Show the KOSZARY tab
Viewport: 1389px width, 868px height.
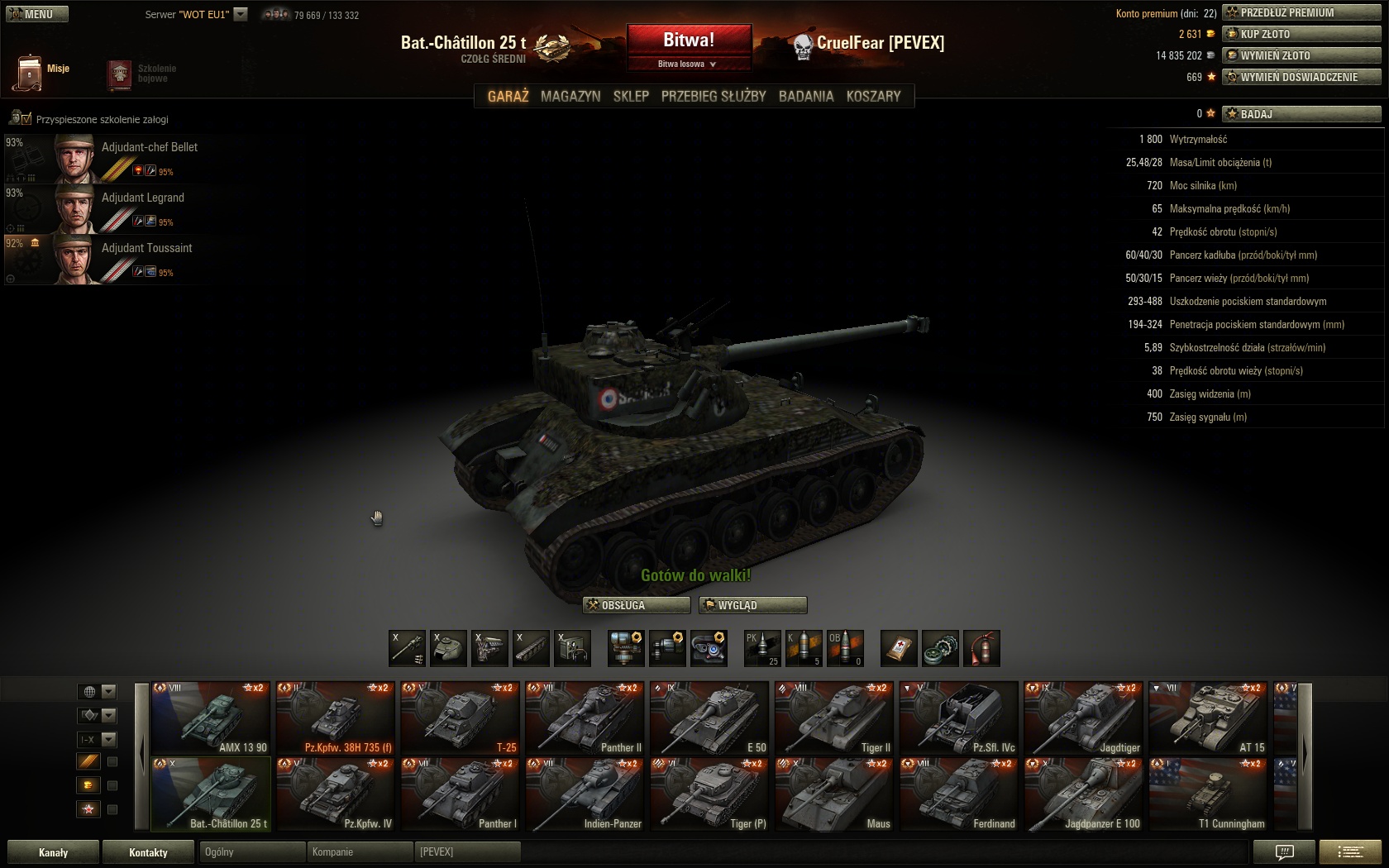(873, 96)
